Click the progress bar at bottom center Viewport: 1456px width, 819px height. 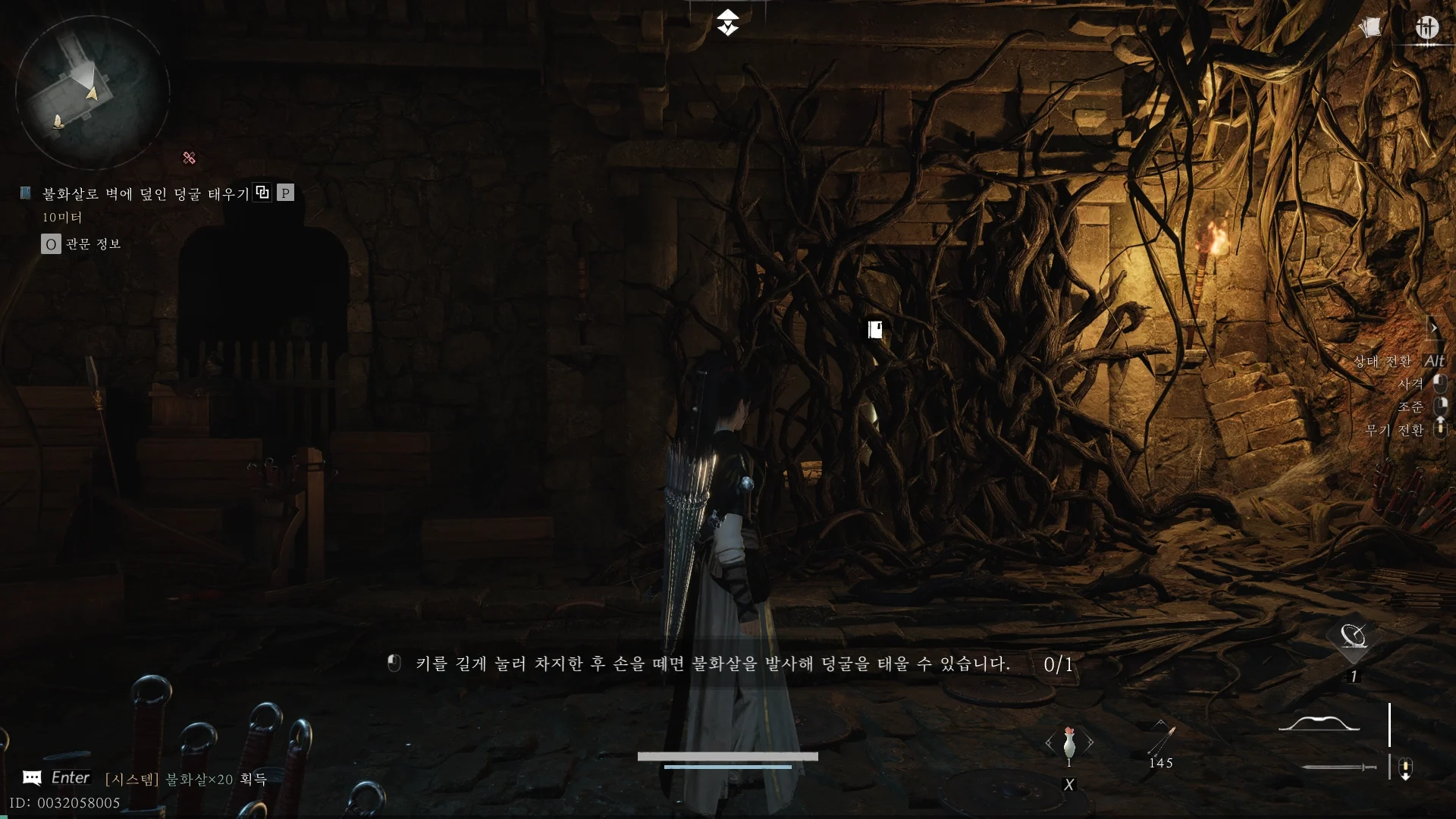coord(728,756)
